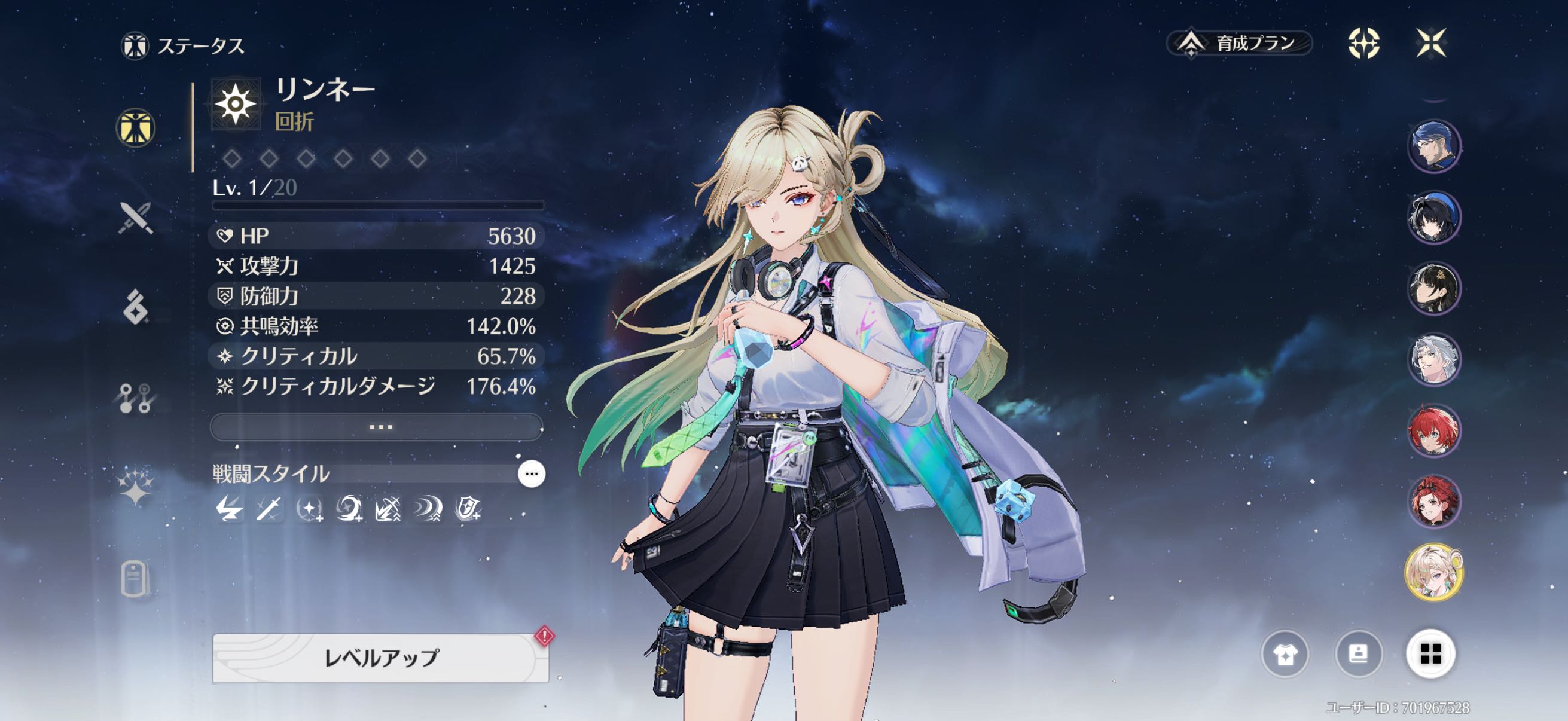
Task: Open the target reticle icon near the top
Action: pyautogui.click(x=1363, y=43)
